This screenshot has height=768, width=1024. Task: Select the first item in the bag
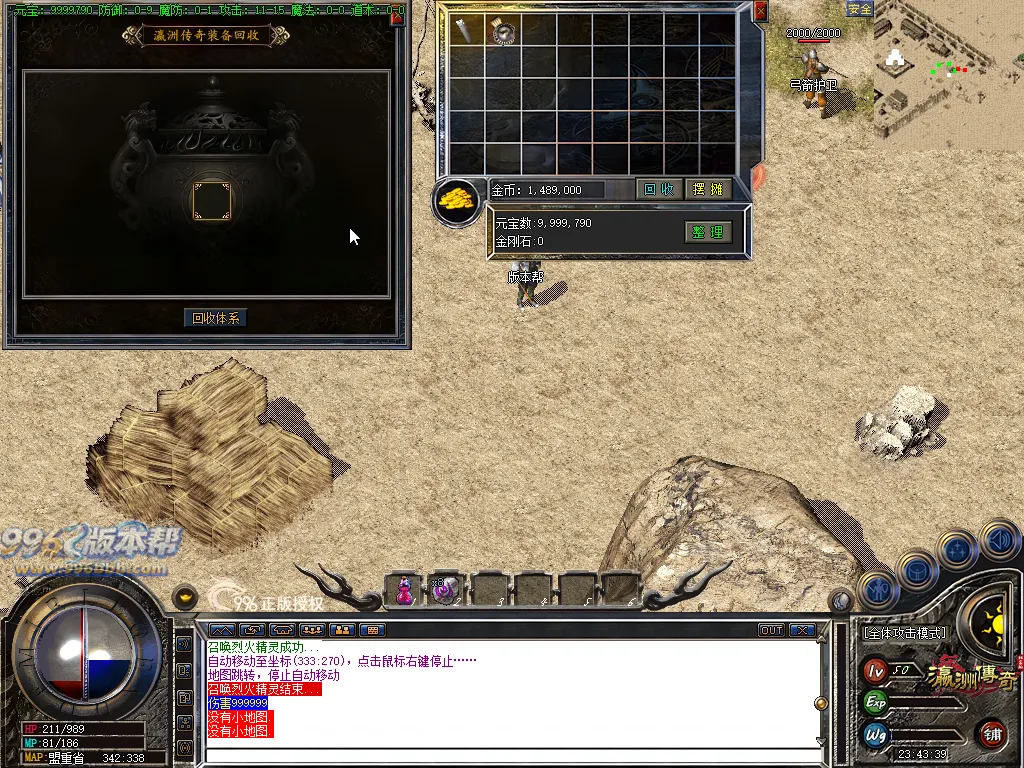pyautogui.click(x=467, y=30)
